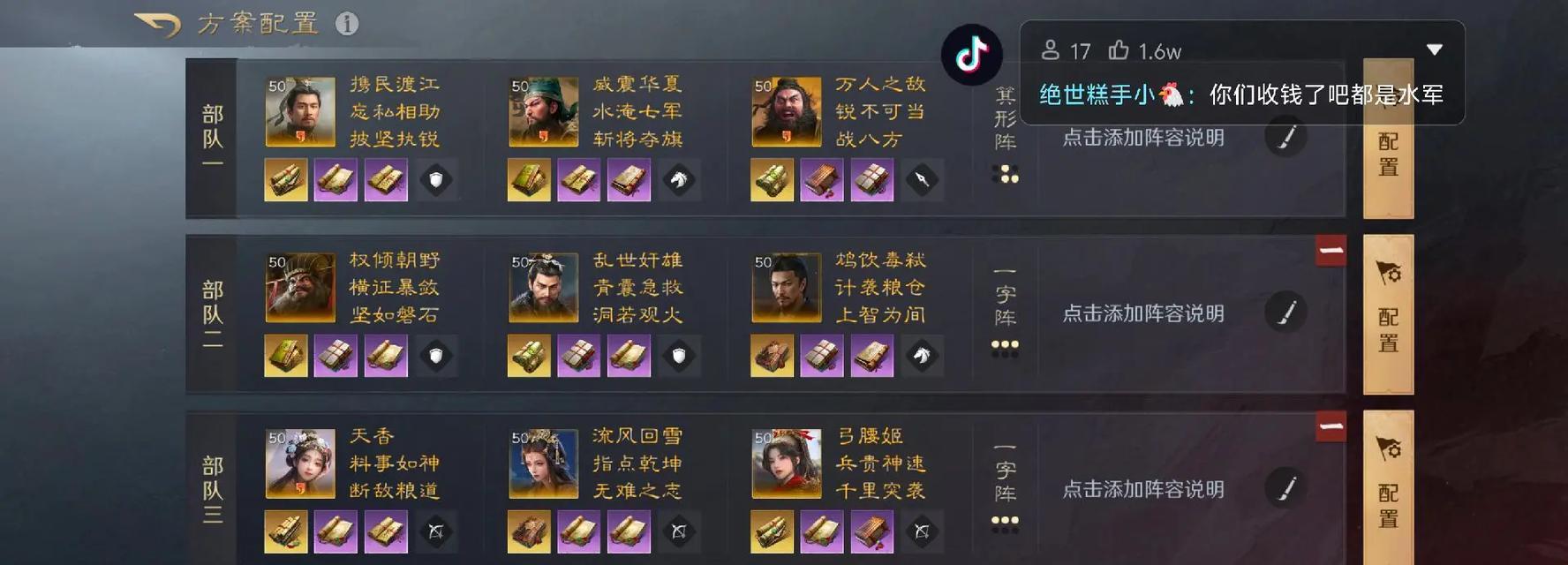The height and width of the screenshot is (565, 1568).
Task: Change the 一字阵 formation of 部队二
Action: pos(1006,311)
